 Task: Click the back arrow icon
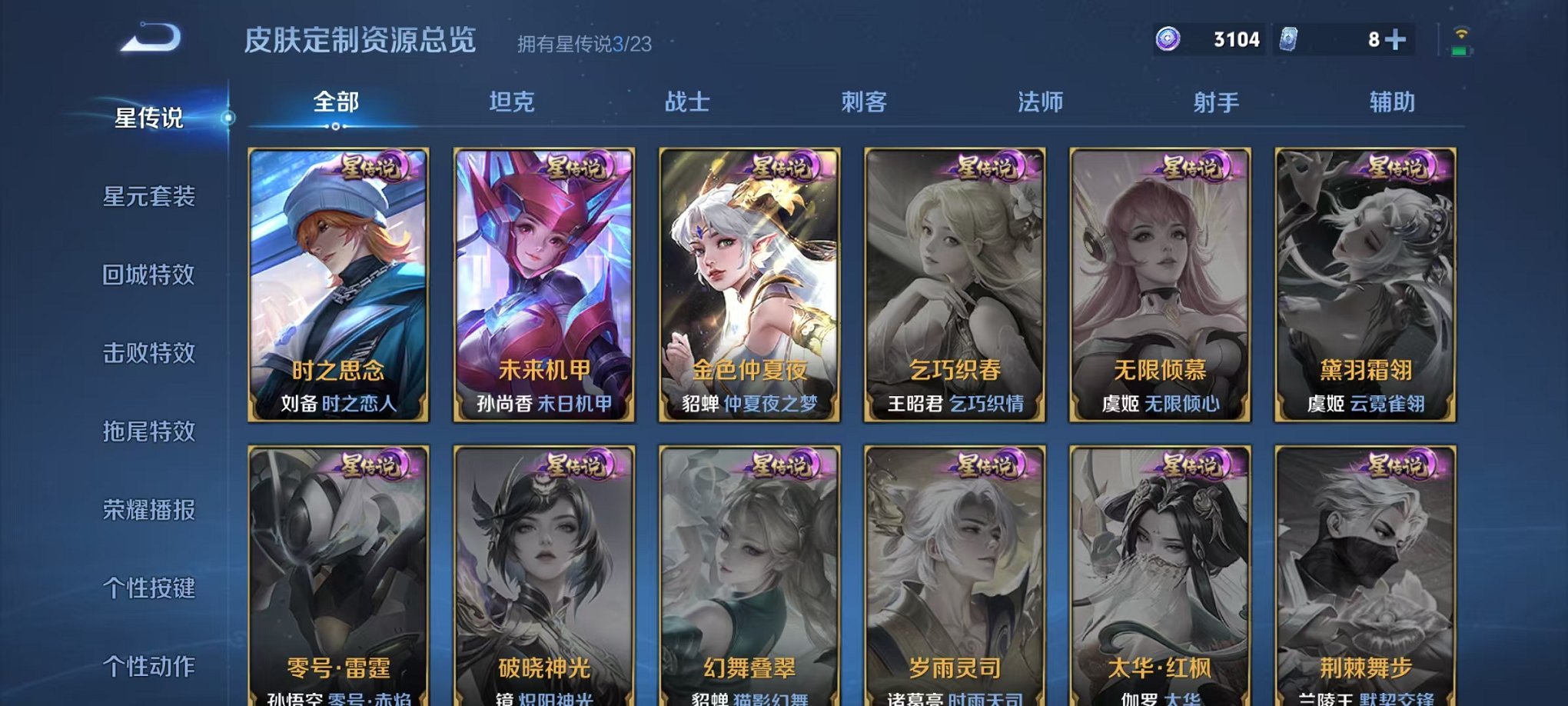pos(148,37)
